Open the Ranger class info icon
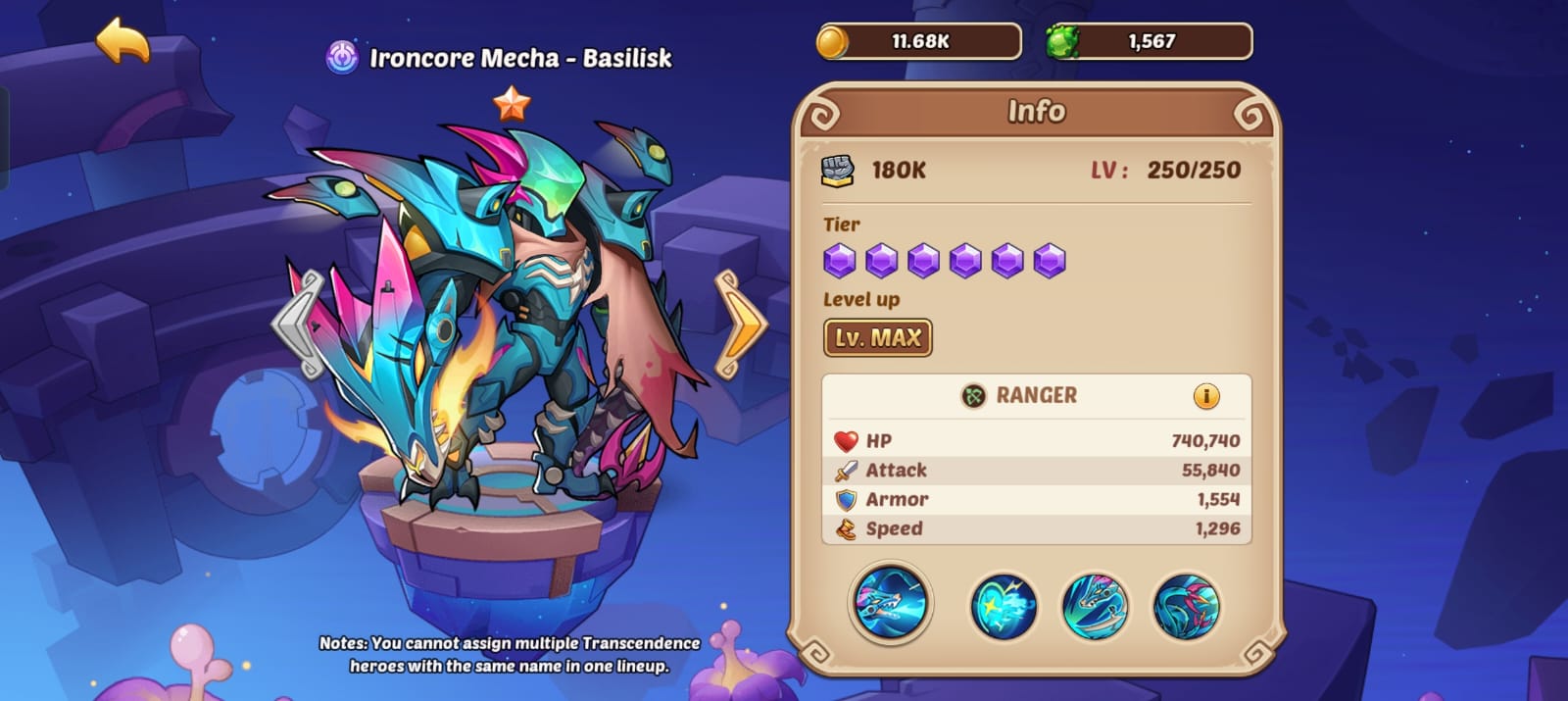This screenshot has width=1568, height=701. click(x=1205, y=396)
